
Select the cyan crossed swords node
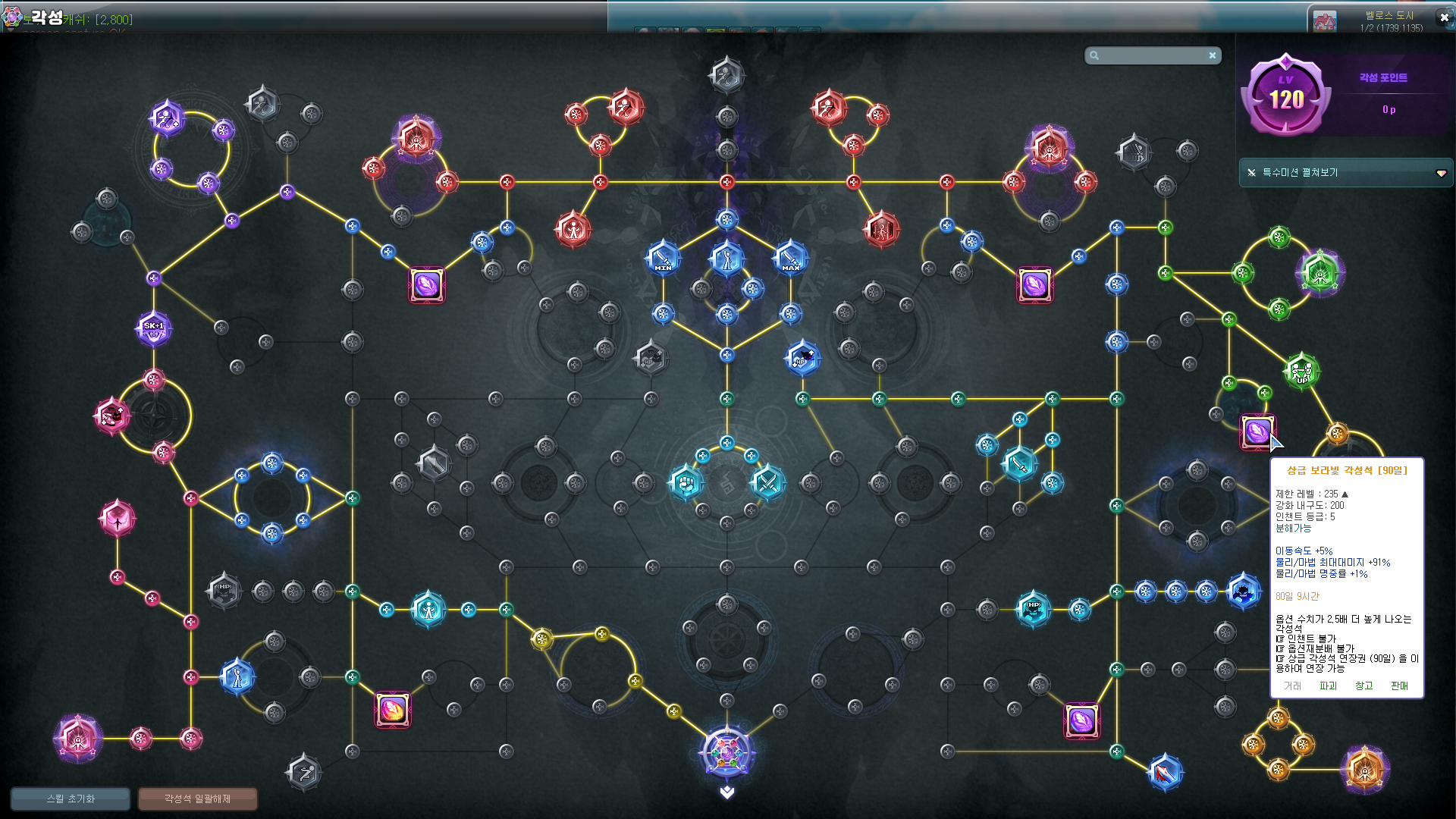[767, 482]
